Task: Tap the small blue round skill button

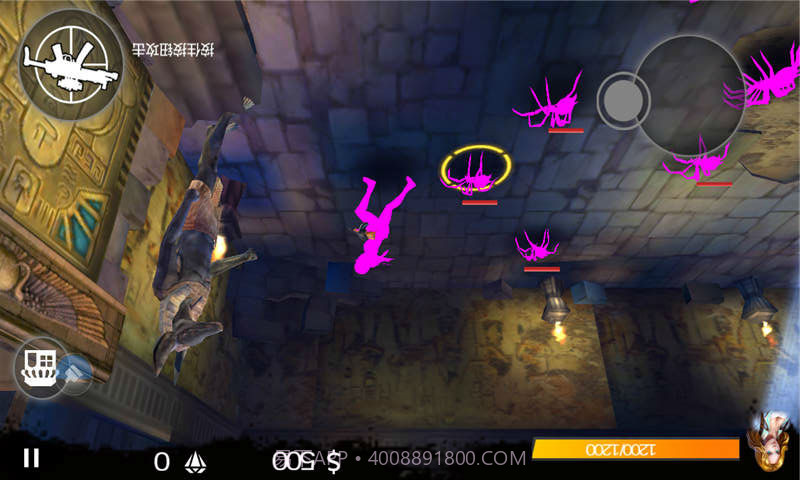Action: (76, 372)
